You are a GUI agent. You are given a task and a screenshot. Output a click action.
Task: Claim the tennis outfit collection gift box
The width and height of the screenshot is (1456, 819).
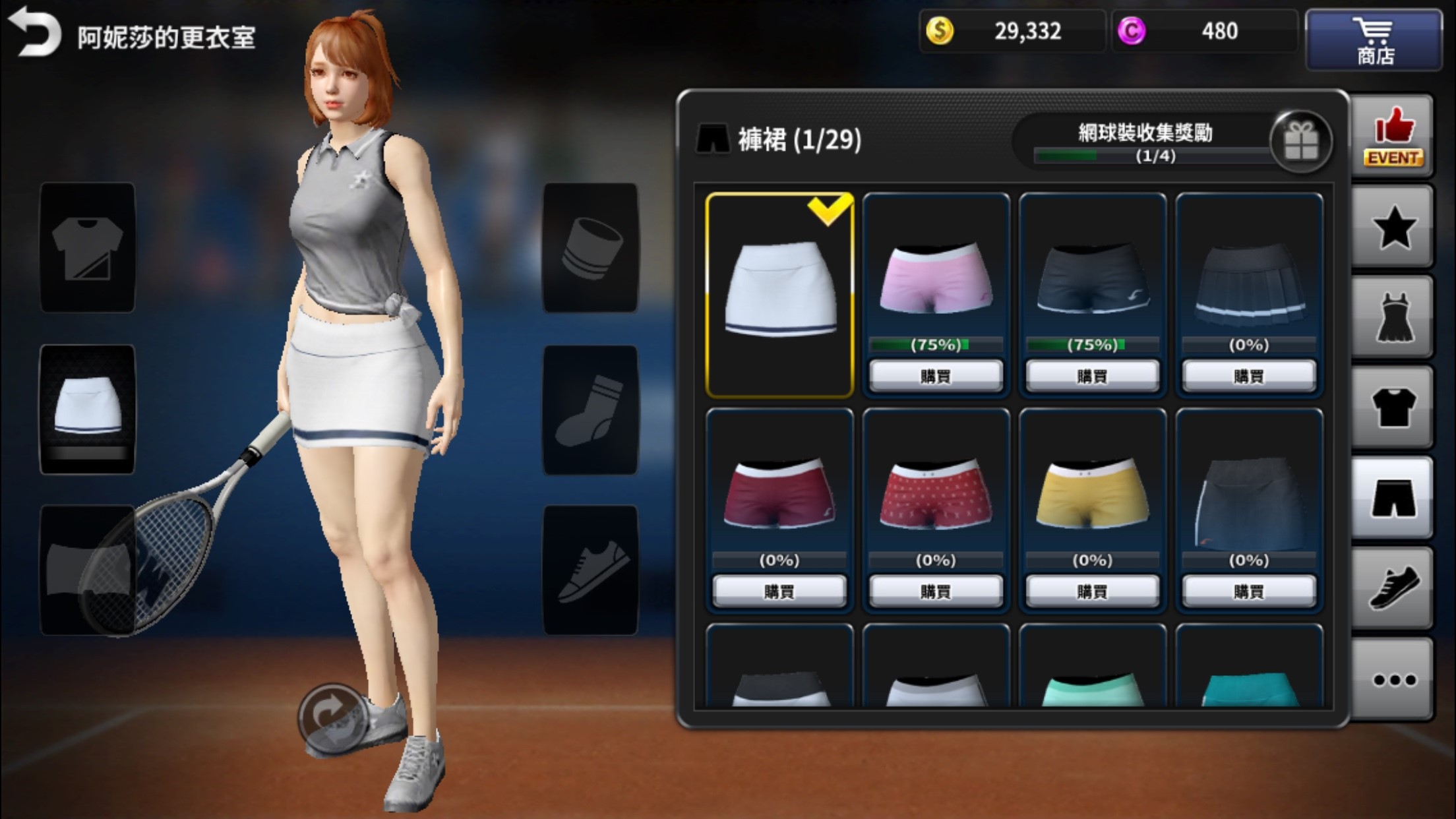[1300, 141]
